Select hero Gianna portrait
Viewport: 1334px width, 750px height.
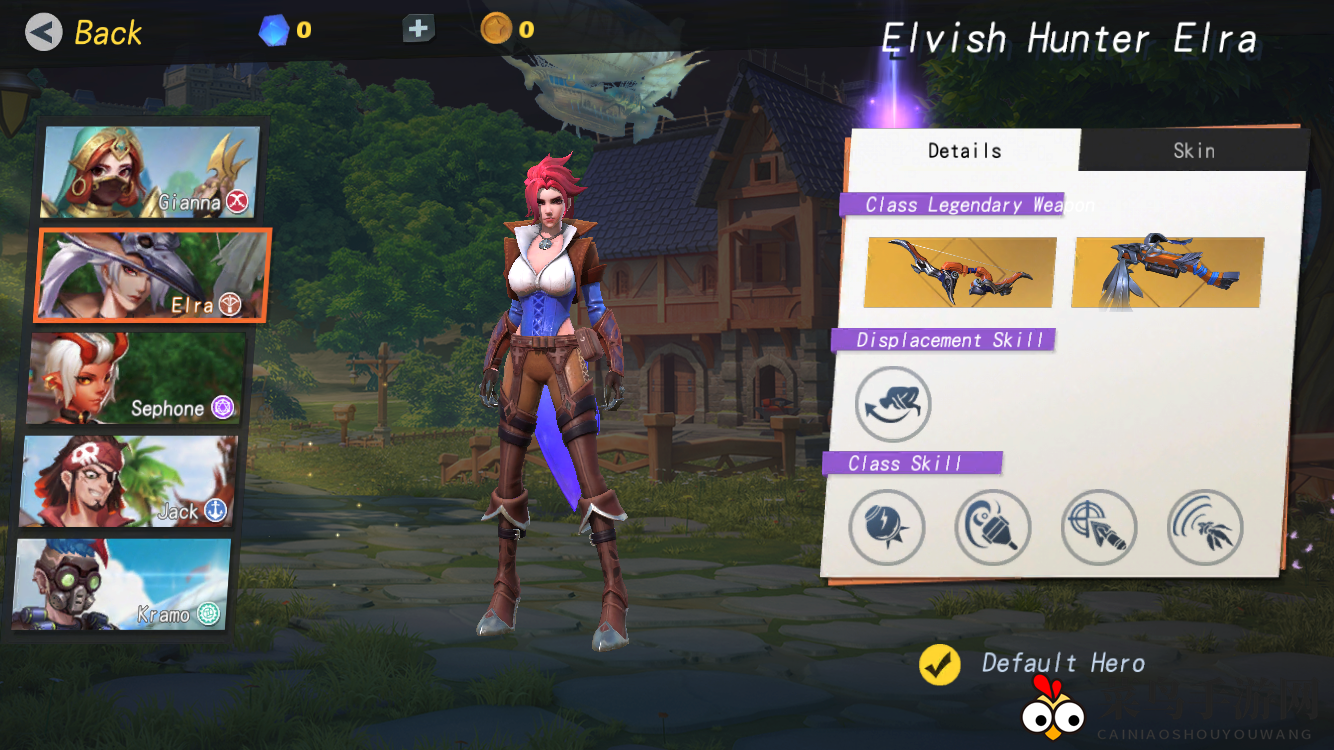coord(150,172)
